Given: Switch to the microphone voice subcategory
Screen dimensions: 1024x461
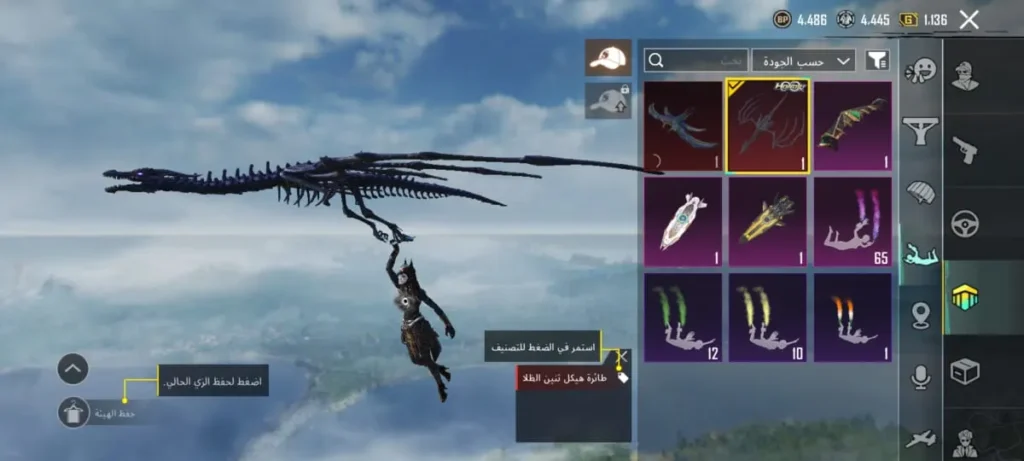Looking at the screenshot, I should [920, 377].
